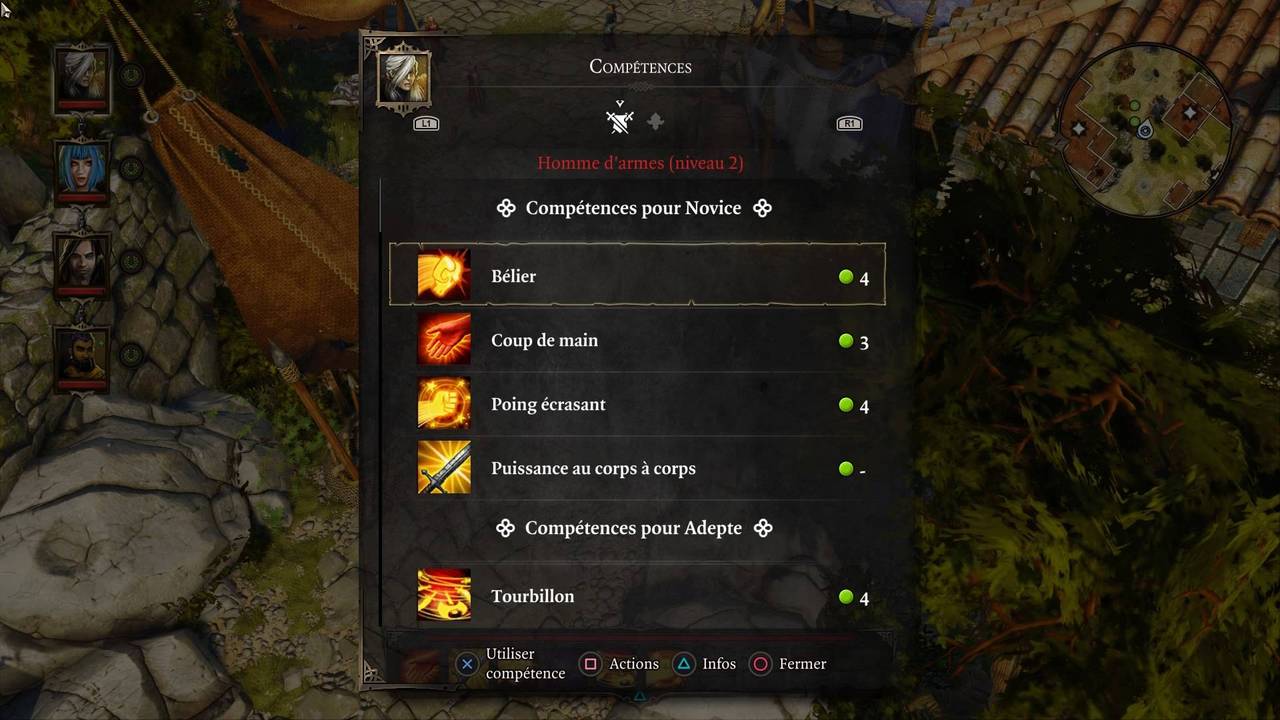1280x720 pixels.
Task: Click the character portrait in the Compétences panel
Action: click(404, 78)
